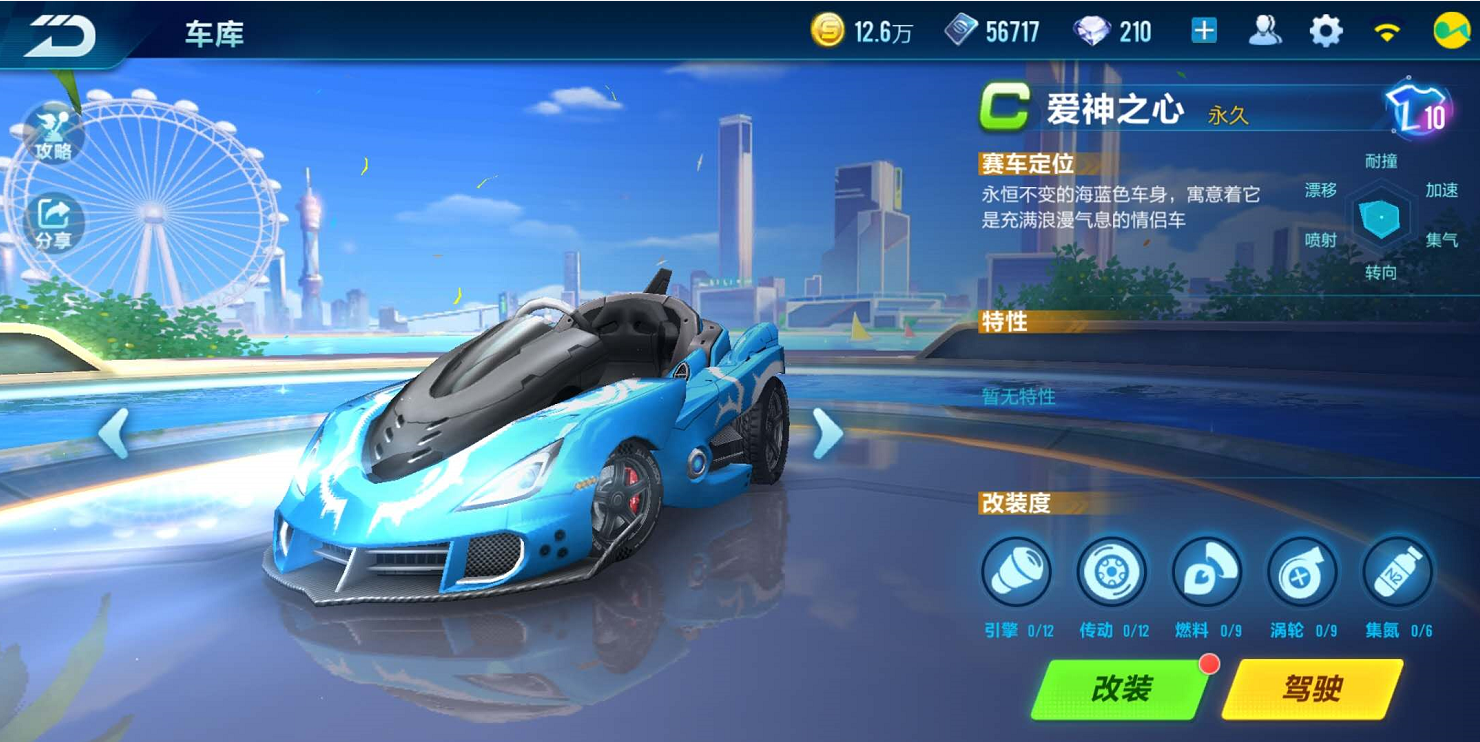This screenshot has height=742, width=1480.
Task: Select the 引擎 engine upgrade icon
Action: pos(1016,573)
